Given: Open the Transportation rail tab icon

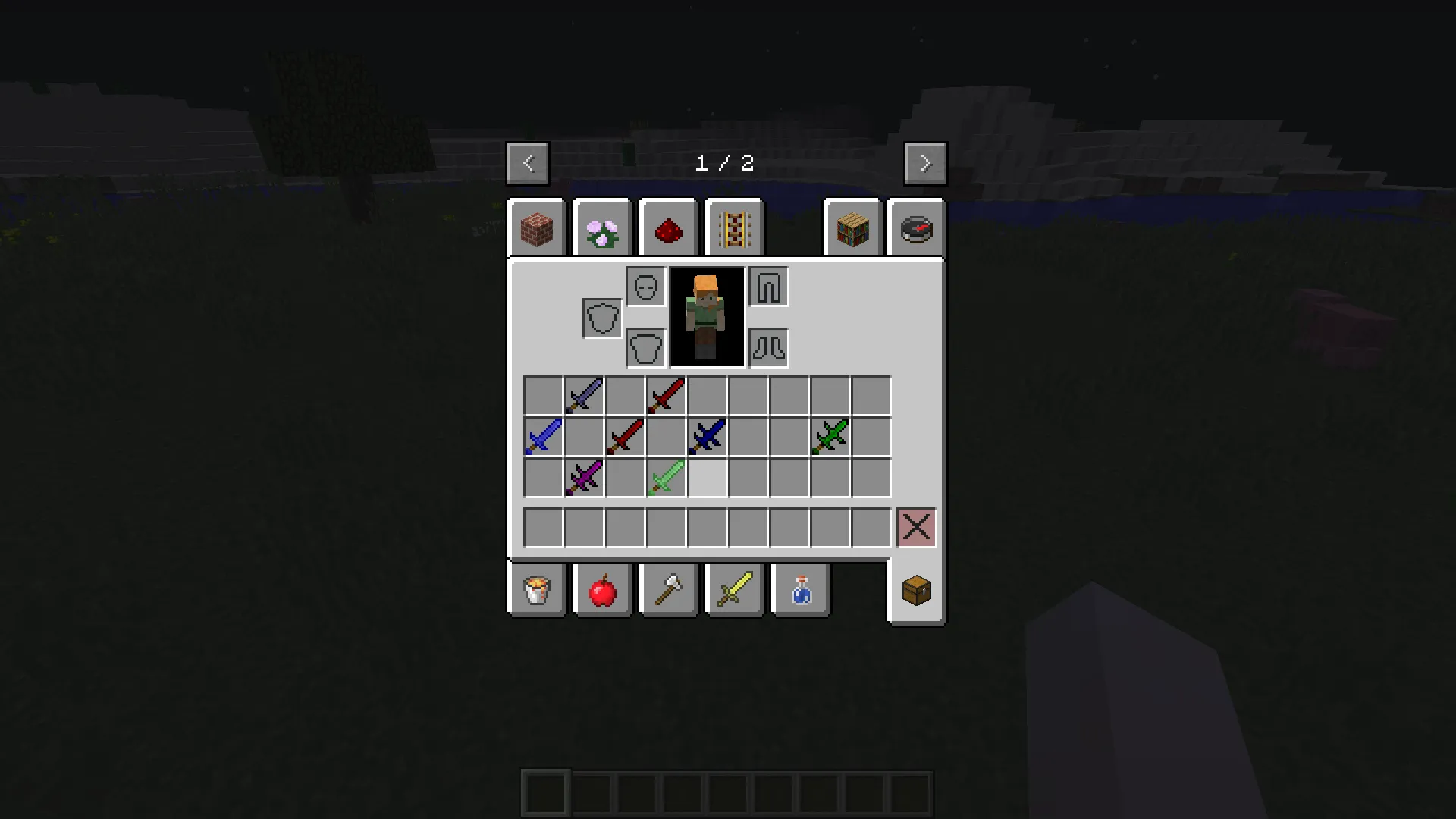Looking at the screenshot, I should [x=733, y=228].
